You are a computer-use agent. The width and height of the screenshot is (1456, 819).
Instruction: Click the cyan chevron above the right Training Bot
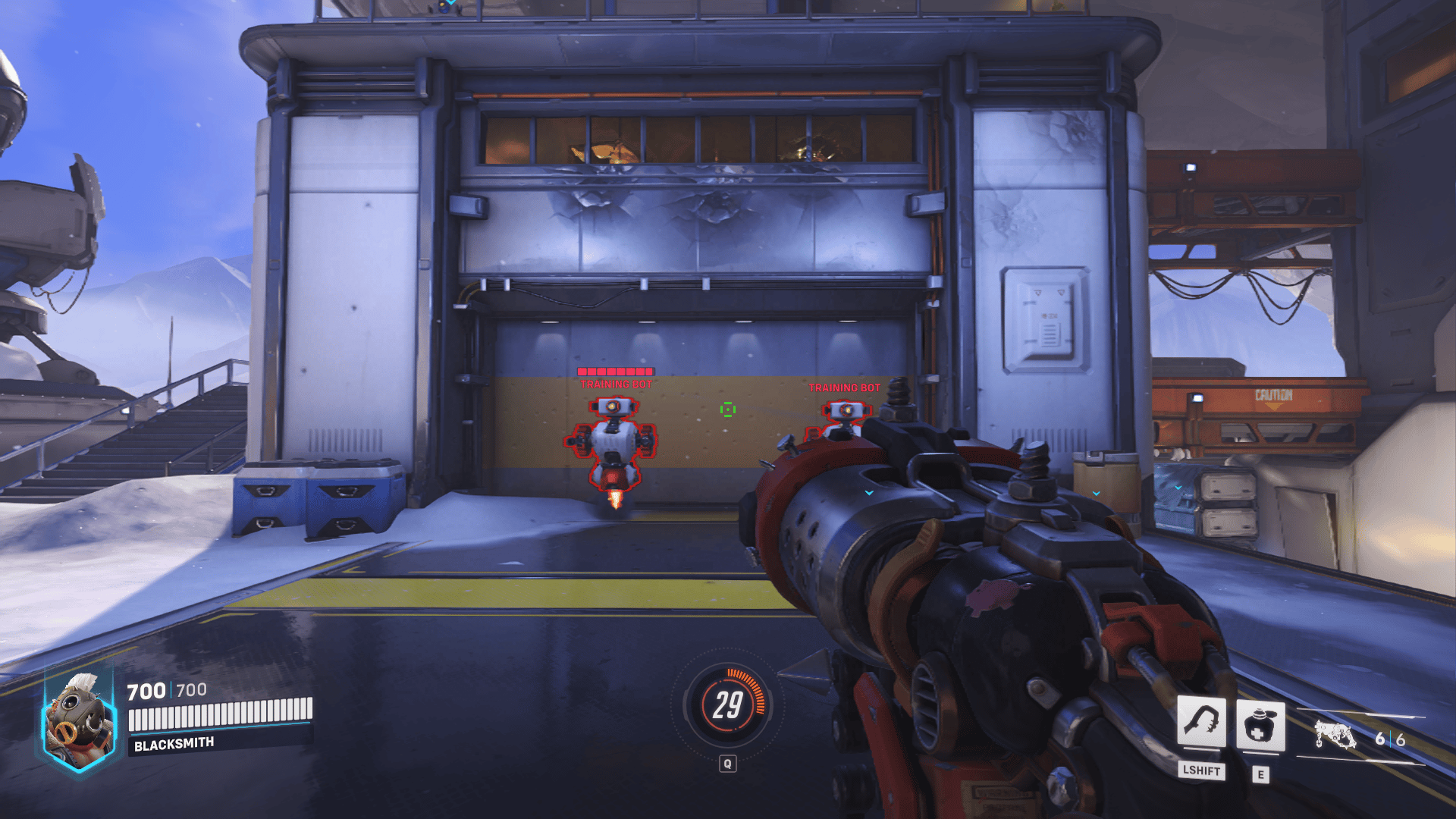(x=869, y=493)
